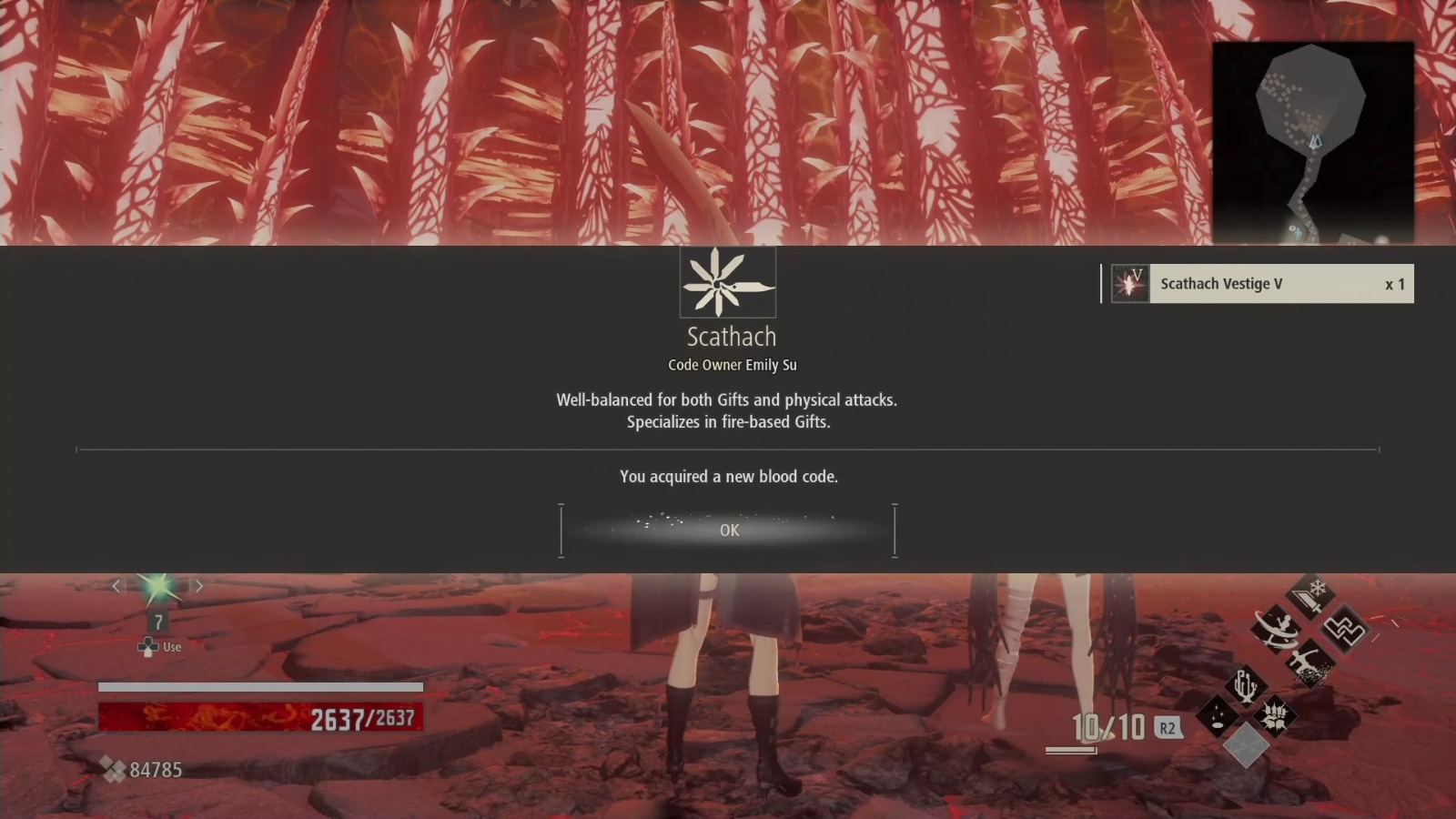Select the thorny branch Gift icon

[x=1245, y=687]
